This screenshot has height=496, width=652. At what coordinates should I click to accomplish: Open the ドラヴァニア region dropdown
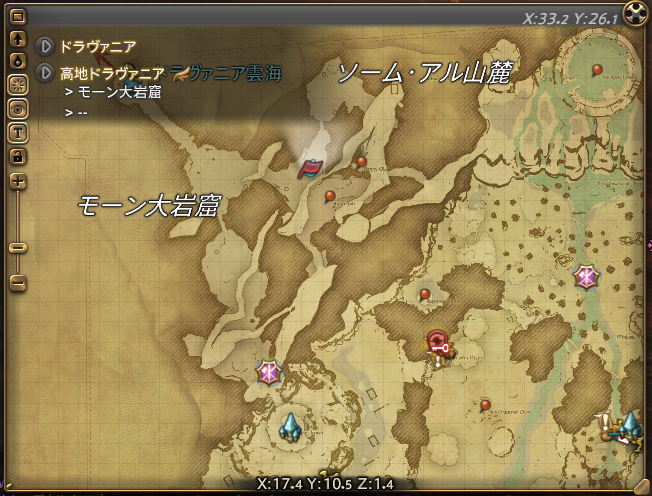(x=44, y=46)
